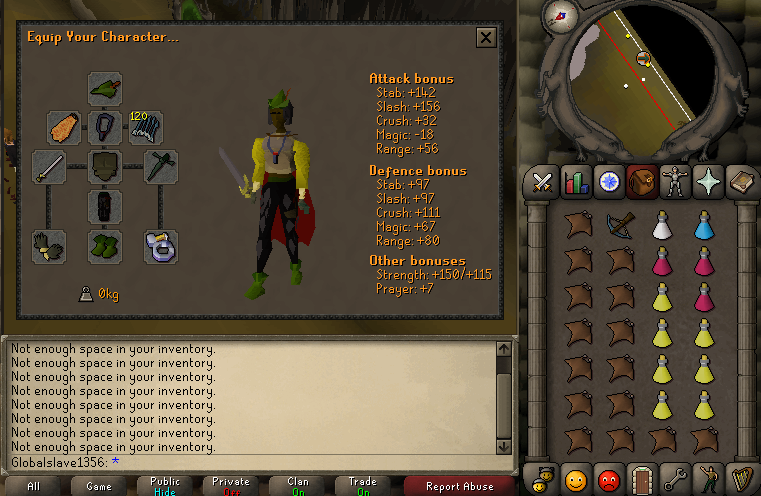Select the gloves equipment slot
761x496 pixels.
pyautogui.click(x=49, y=246)
